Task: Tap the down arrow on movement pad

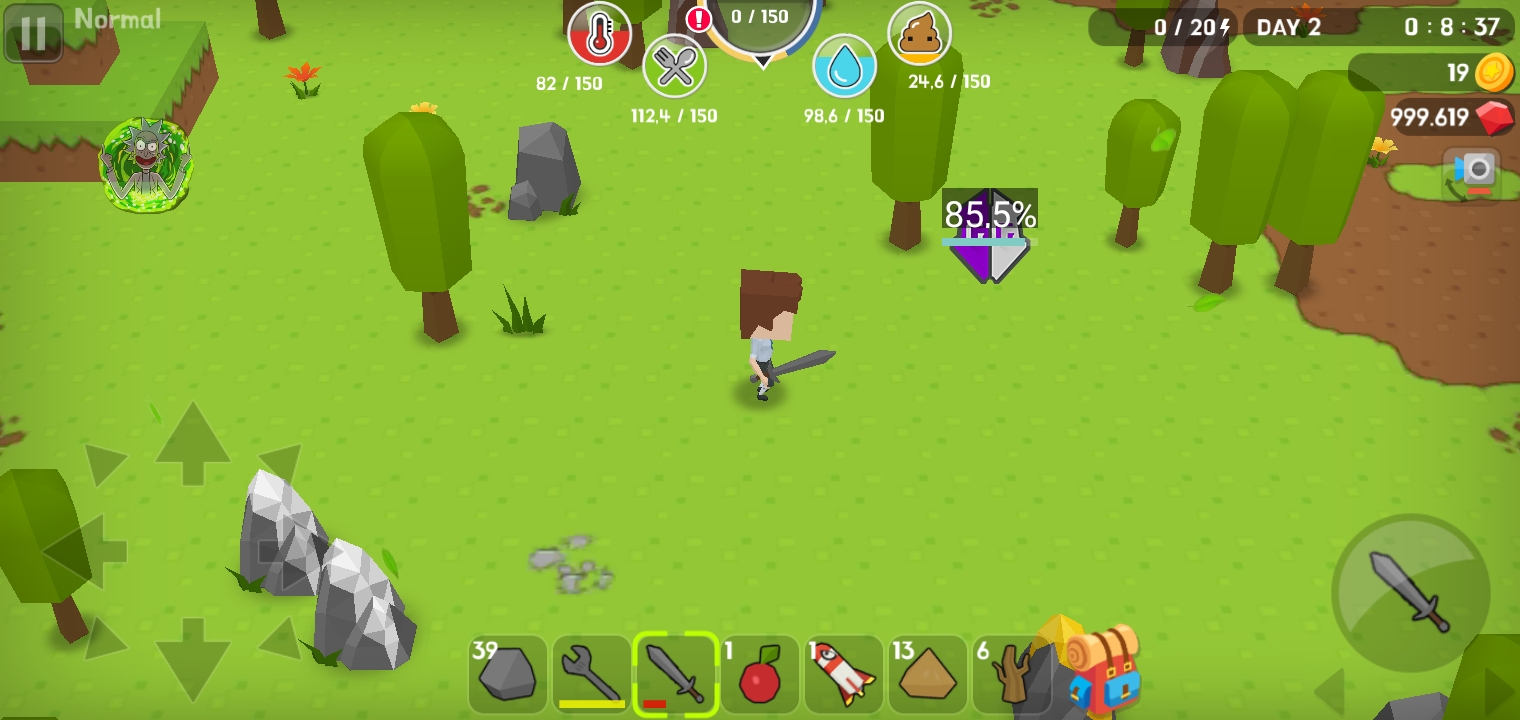Action: point(192,655)
